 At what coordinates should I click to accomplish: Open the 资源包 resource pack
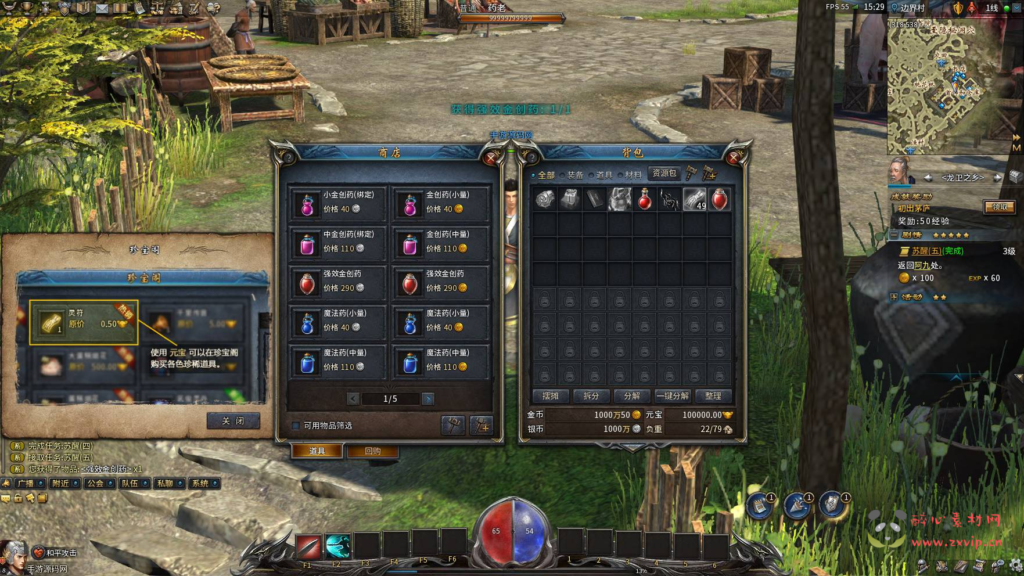(665, 173)
